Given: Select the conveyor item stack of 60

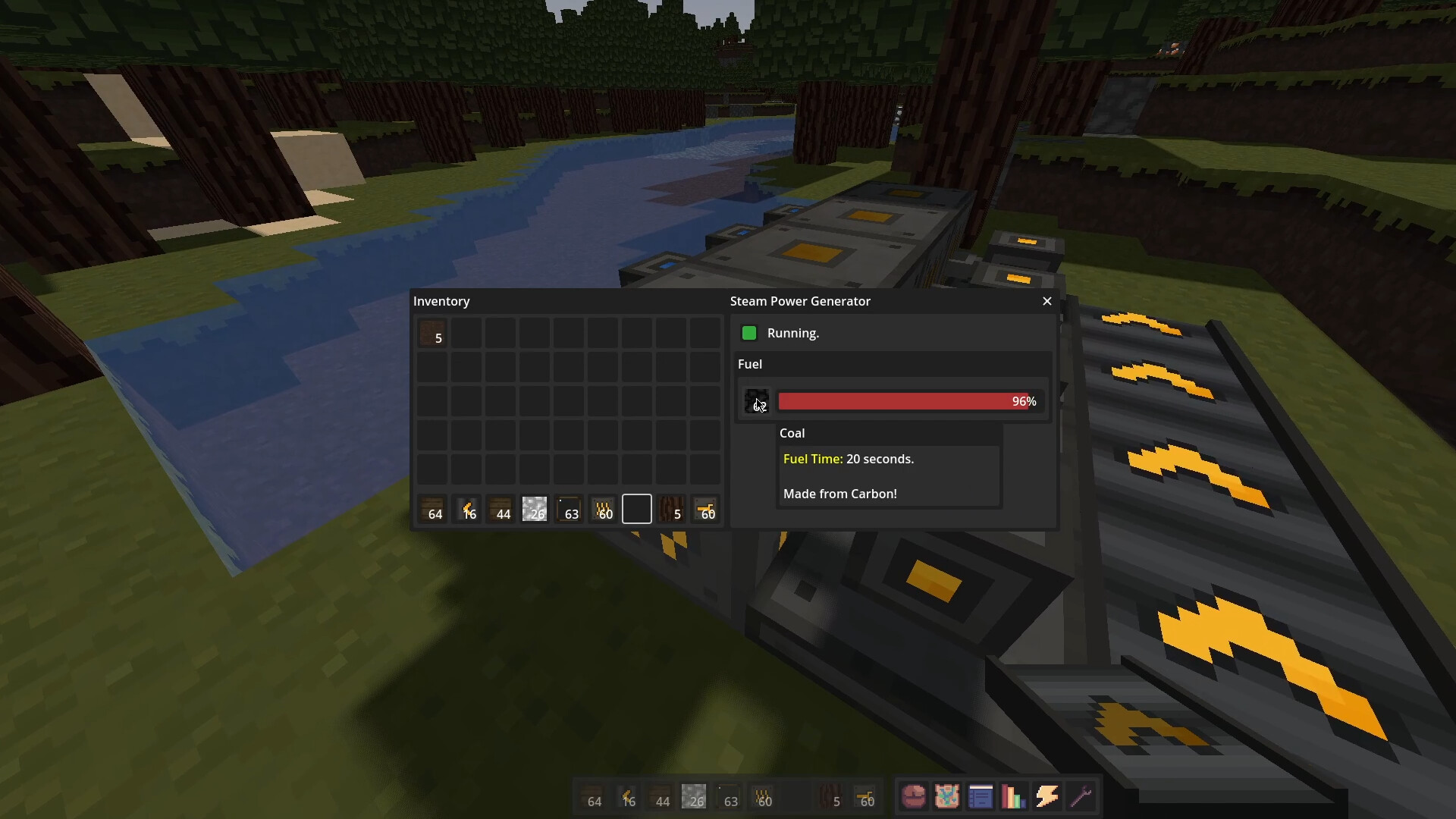Looking at the screenshot, I should (603, 509).
